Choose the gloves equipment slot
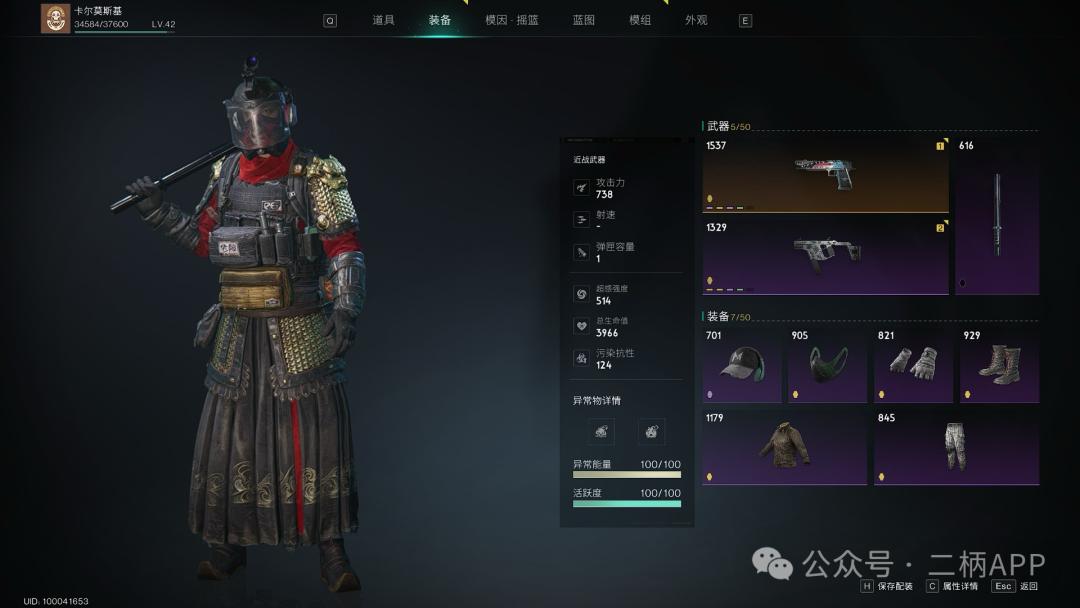 coord(913,365)
